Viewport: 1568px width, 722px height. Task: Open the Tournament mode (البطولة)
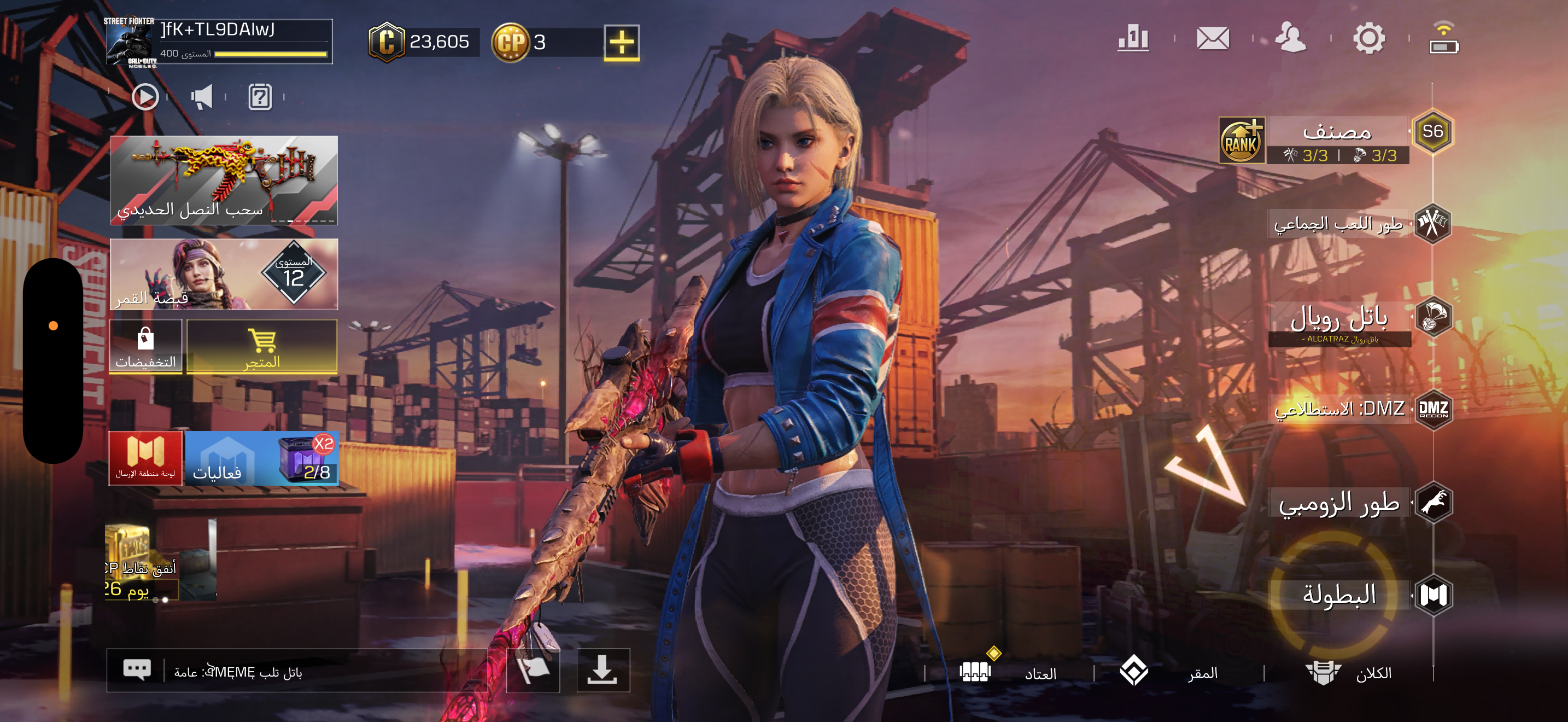point(1339,595)
